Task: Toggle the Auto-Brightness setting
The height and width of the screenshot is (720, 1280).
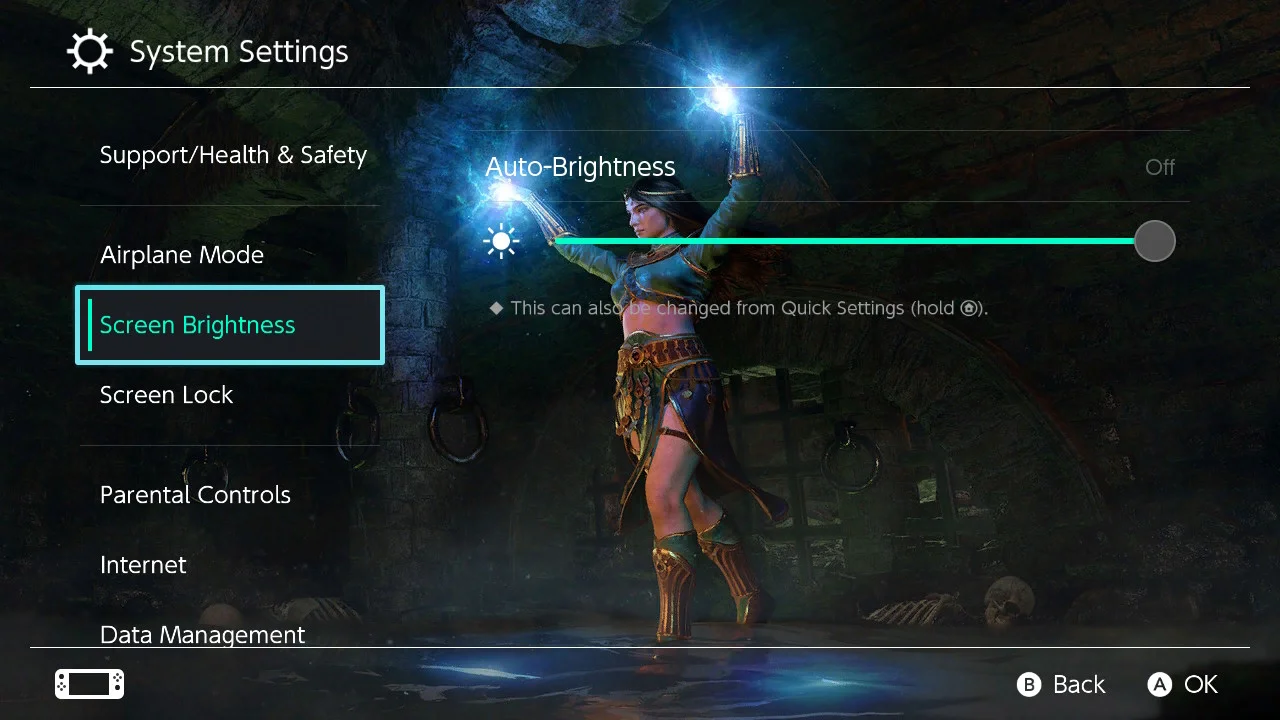Action: tap(830, 167)
